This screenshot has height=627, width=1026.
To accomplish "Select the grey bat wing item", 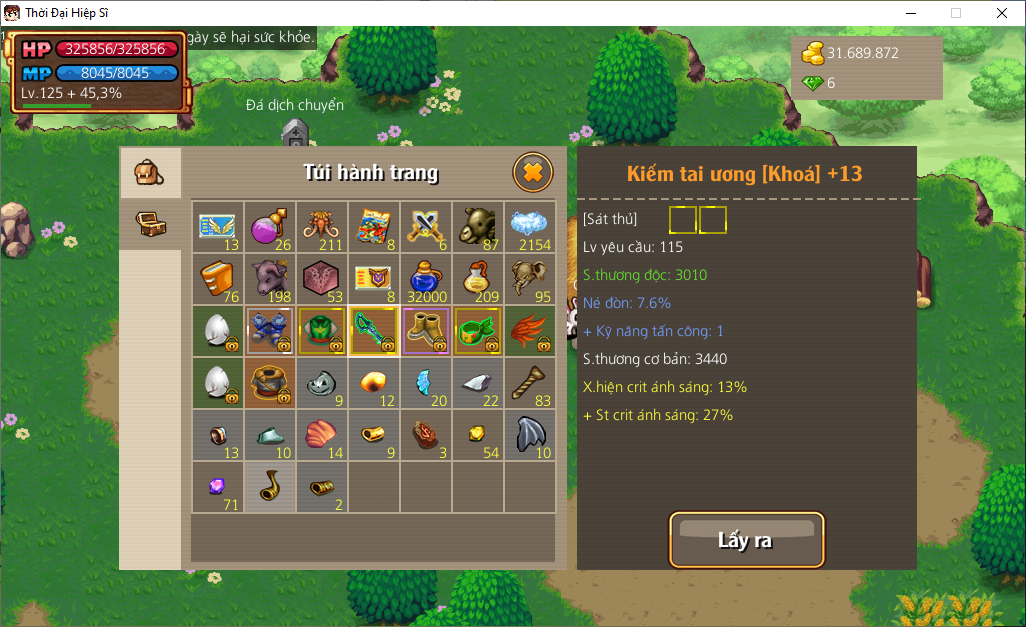I will (530, 435).
